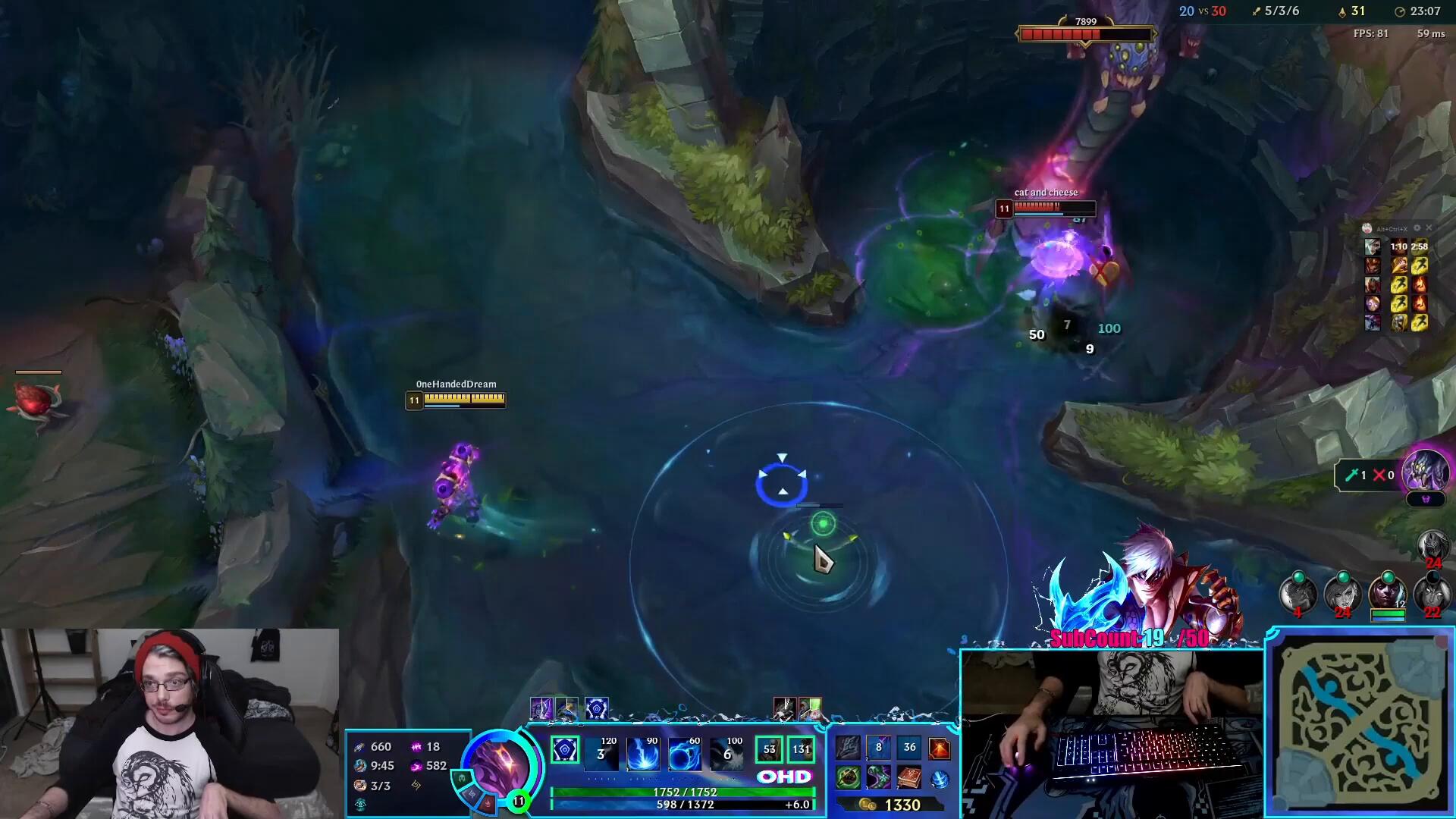1456x819 pixels.
Task: Click the purple void monster objective icon
Action: (x=1426, y=472)
